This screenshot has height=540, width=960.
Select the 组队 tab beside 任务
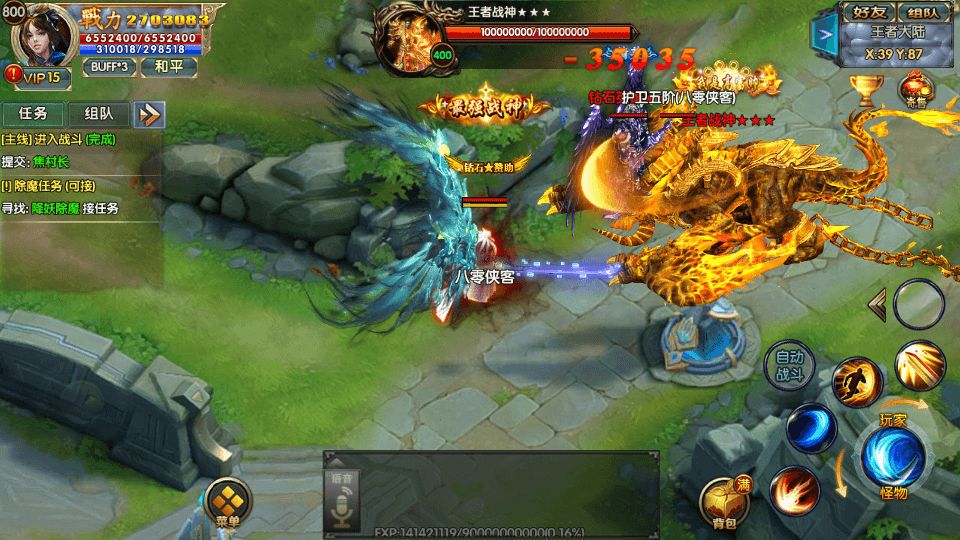click(x=99, y=114)
